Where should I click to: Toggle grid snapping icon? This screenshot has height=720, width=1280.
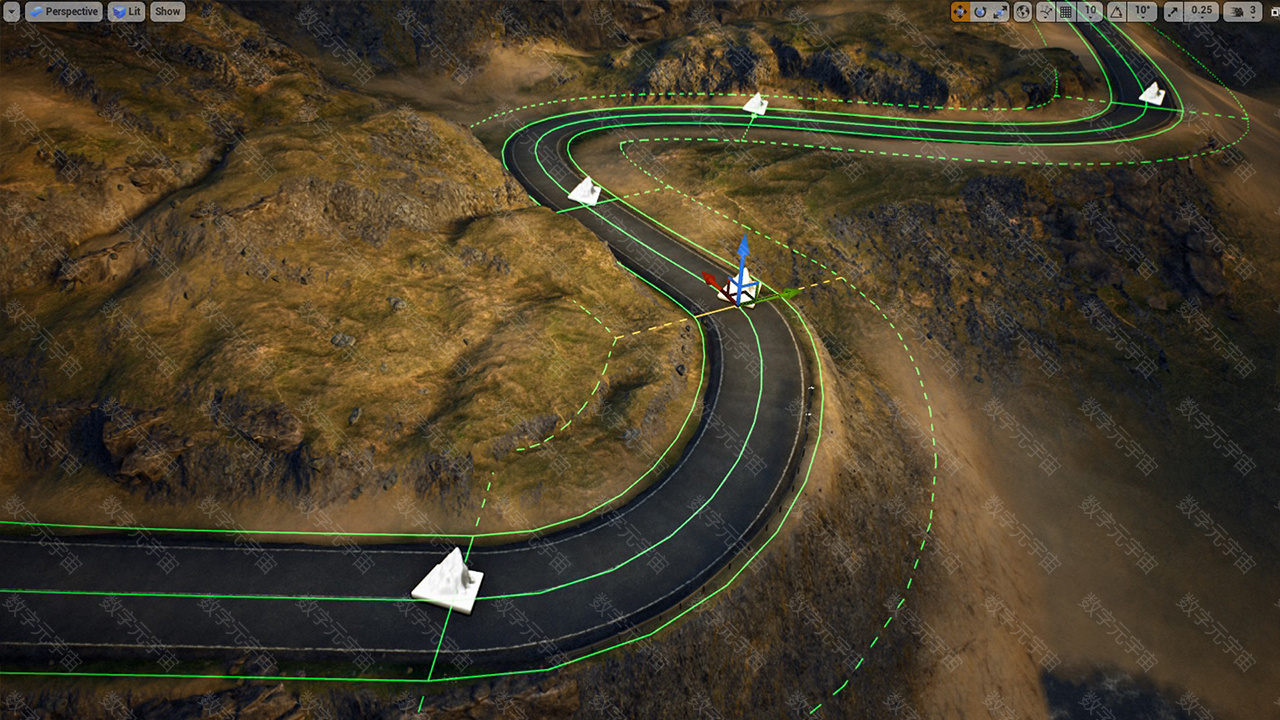(1066, 12)
